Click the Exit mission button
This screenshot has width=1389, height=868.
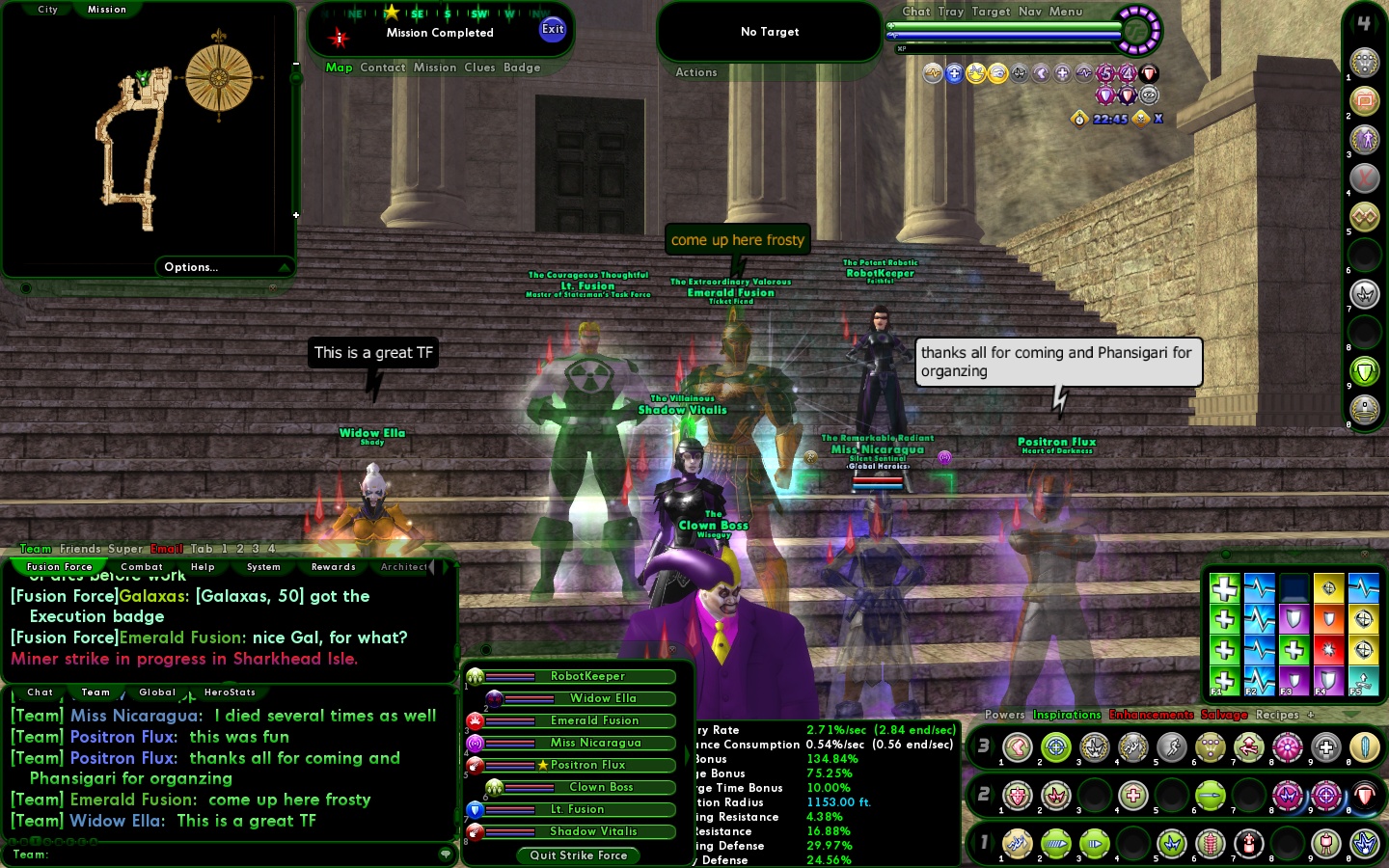point(553,29)
